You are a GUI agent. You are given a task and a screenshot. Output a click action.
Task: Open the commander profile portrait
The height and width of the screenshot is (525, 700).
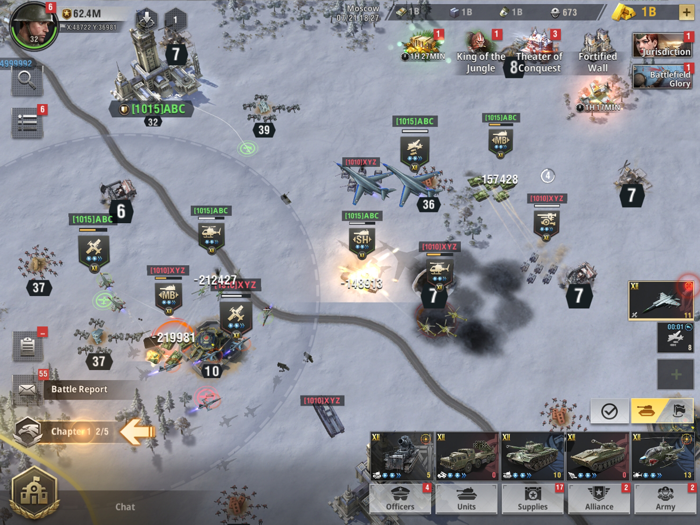tap(33, 25)
